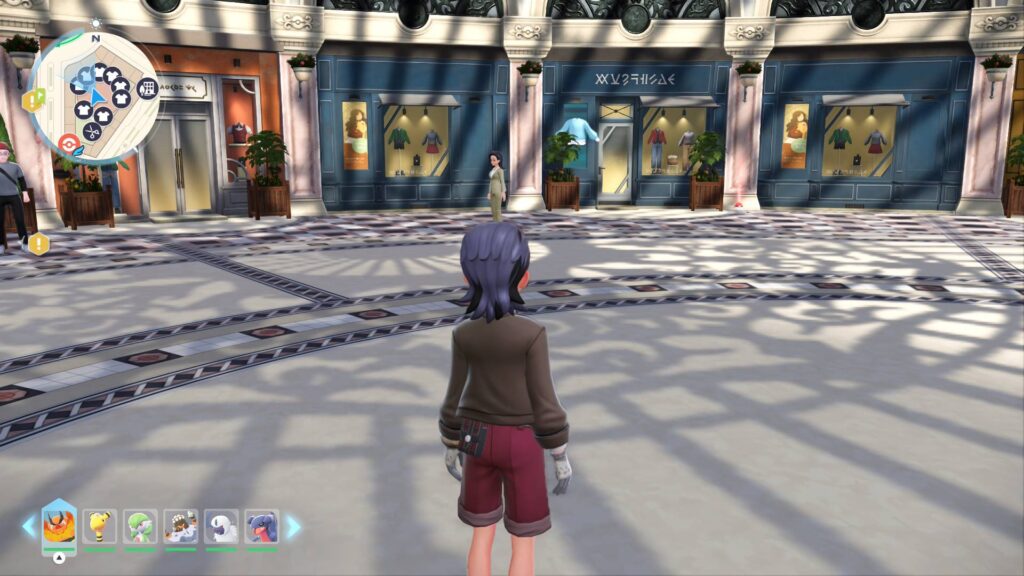This screenshot has height=576, width=1024.
Task: Click the building marker on minimap edge
Action: coord(147,89)
